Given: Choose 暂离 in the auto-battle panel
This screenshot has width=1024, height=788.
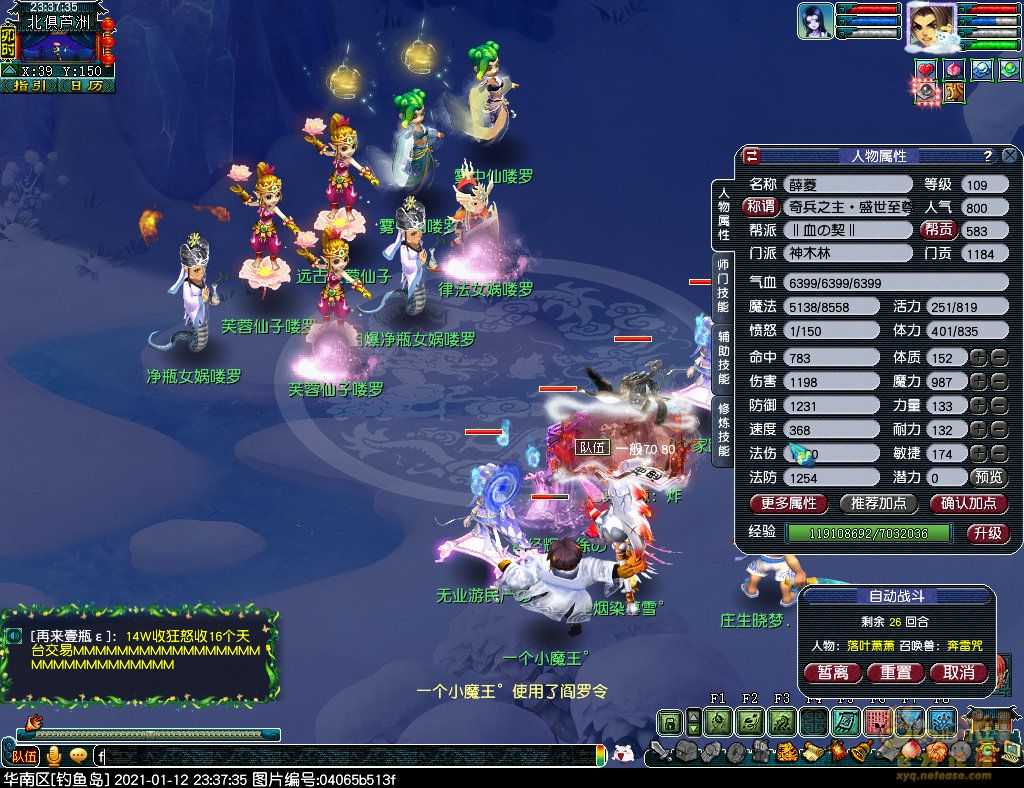Looking at the screenshot, I should (832, 673).
